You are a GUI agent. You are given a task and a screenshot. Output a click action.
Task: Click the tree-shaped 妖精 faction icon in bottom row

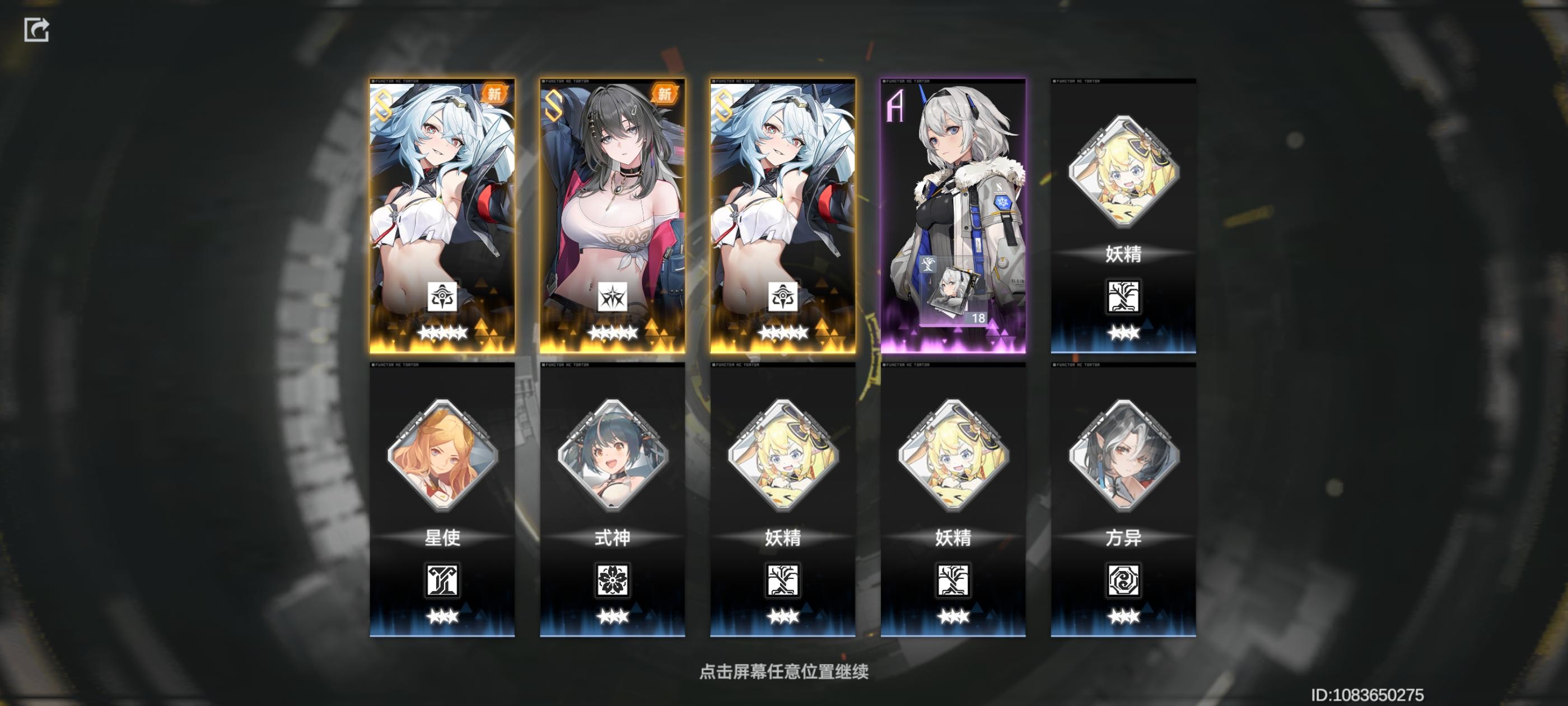coord(784,580)
